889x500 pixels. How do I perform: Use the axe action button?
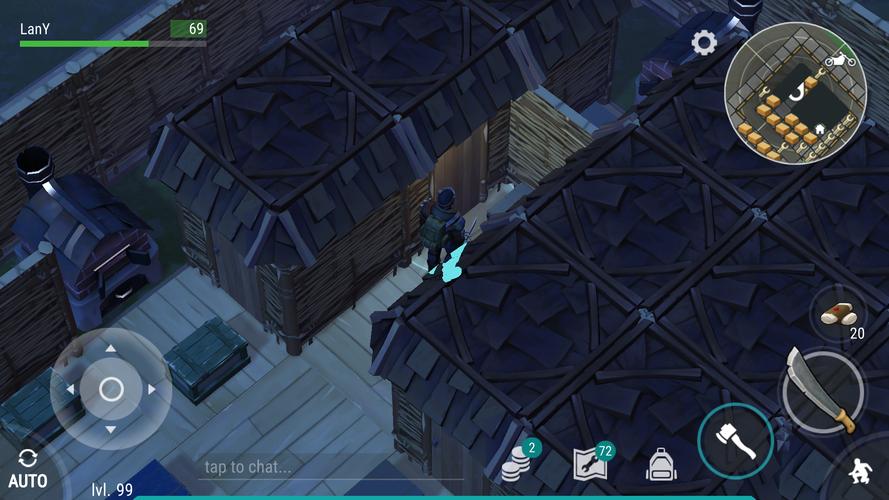pyautogui.click(x=735, y=441)
